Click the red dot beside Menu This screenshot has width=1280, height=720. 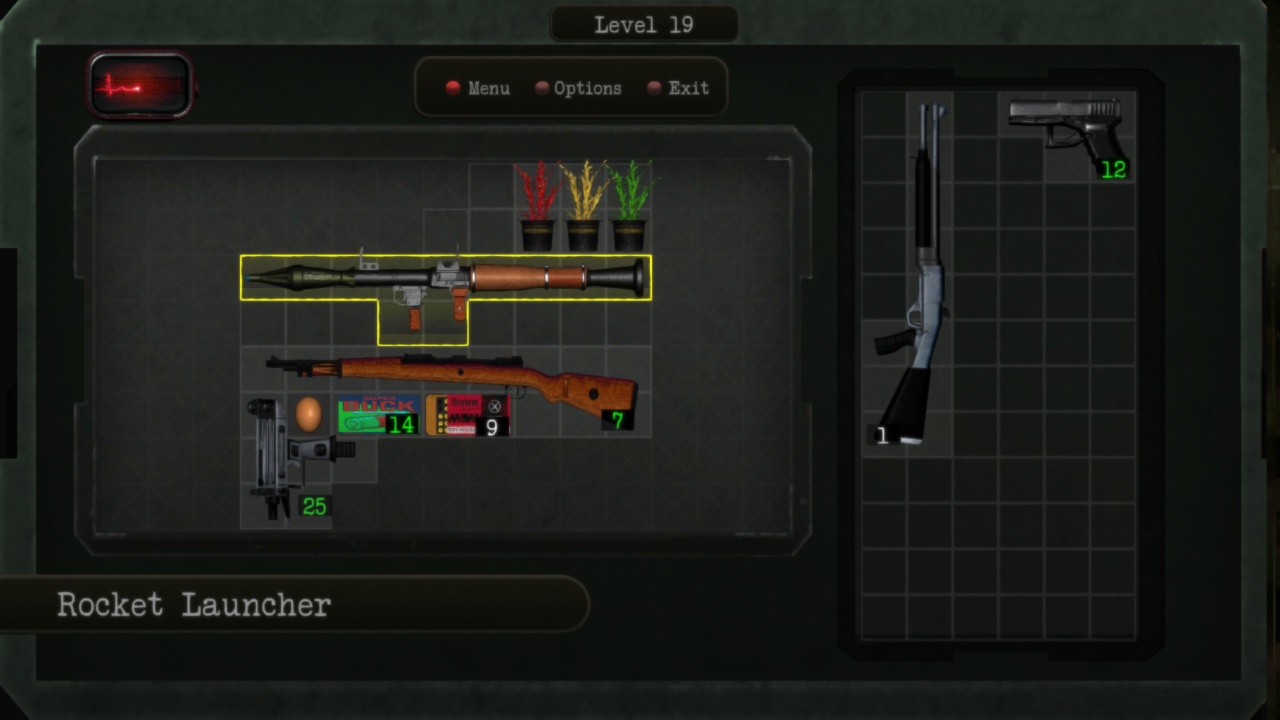452,88
